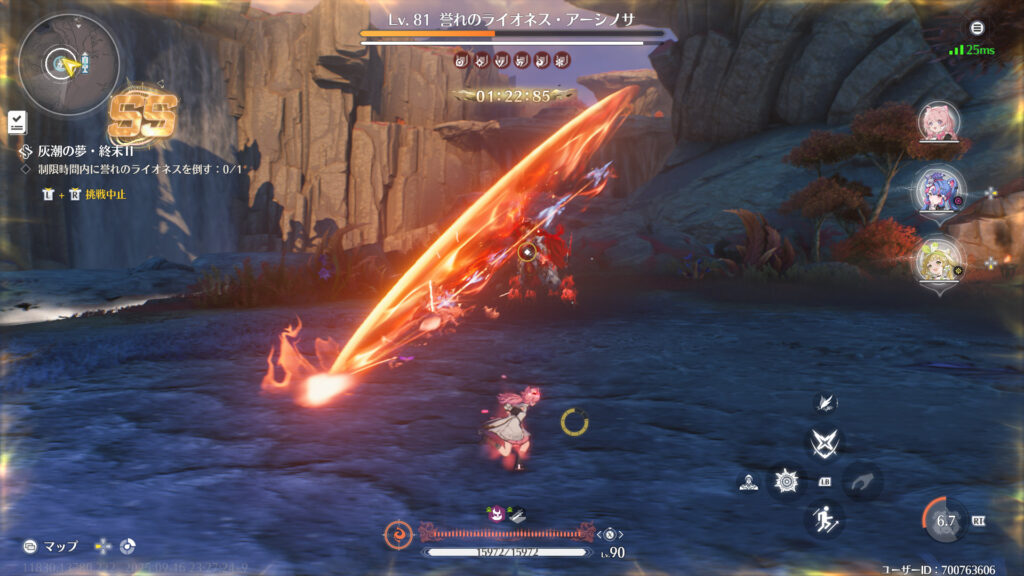Screen dimensions: 1024x576
Task: Open the top-right main menu icon
Action: (x=977, y=28)
